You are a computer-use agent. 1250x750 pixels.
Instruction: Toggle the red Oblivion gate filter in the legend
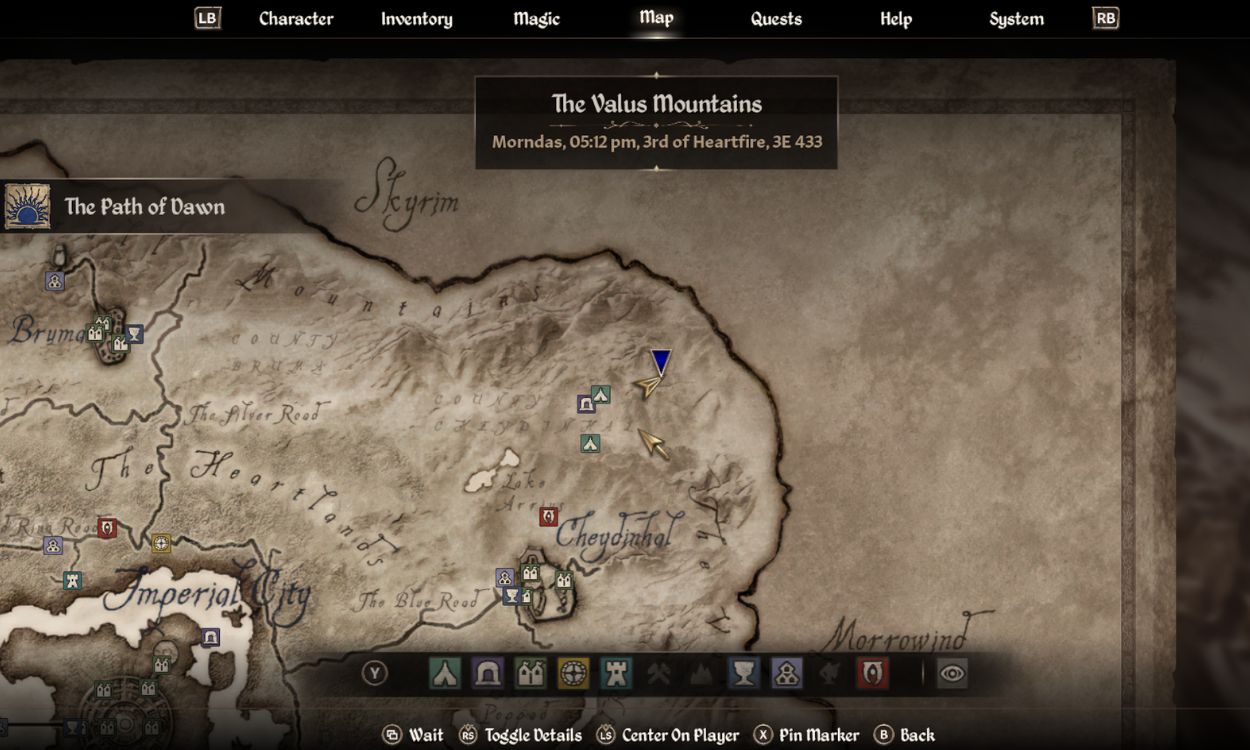[872, 673]
